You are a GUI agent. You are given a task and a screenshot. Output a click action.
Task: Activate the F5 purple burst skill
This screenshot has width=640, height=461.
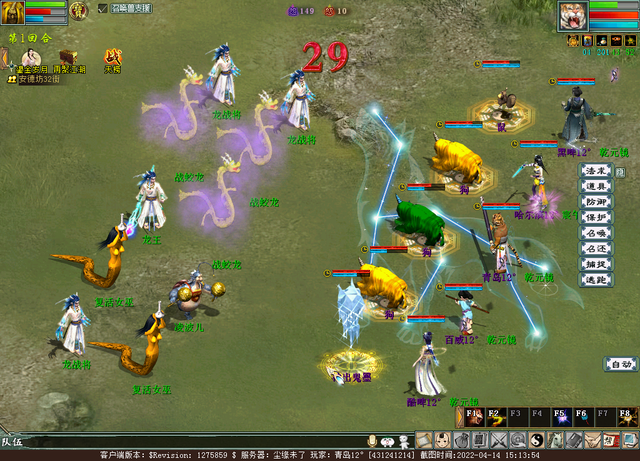[x=560, y=417]
